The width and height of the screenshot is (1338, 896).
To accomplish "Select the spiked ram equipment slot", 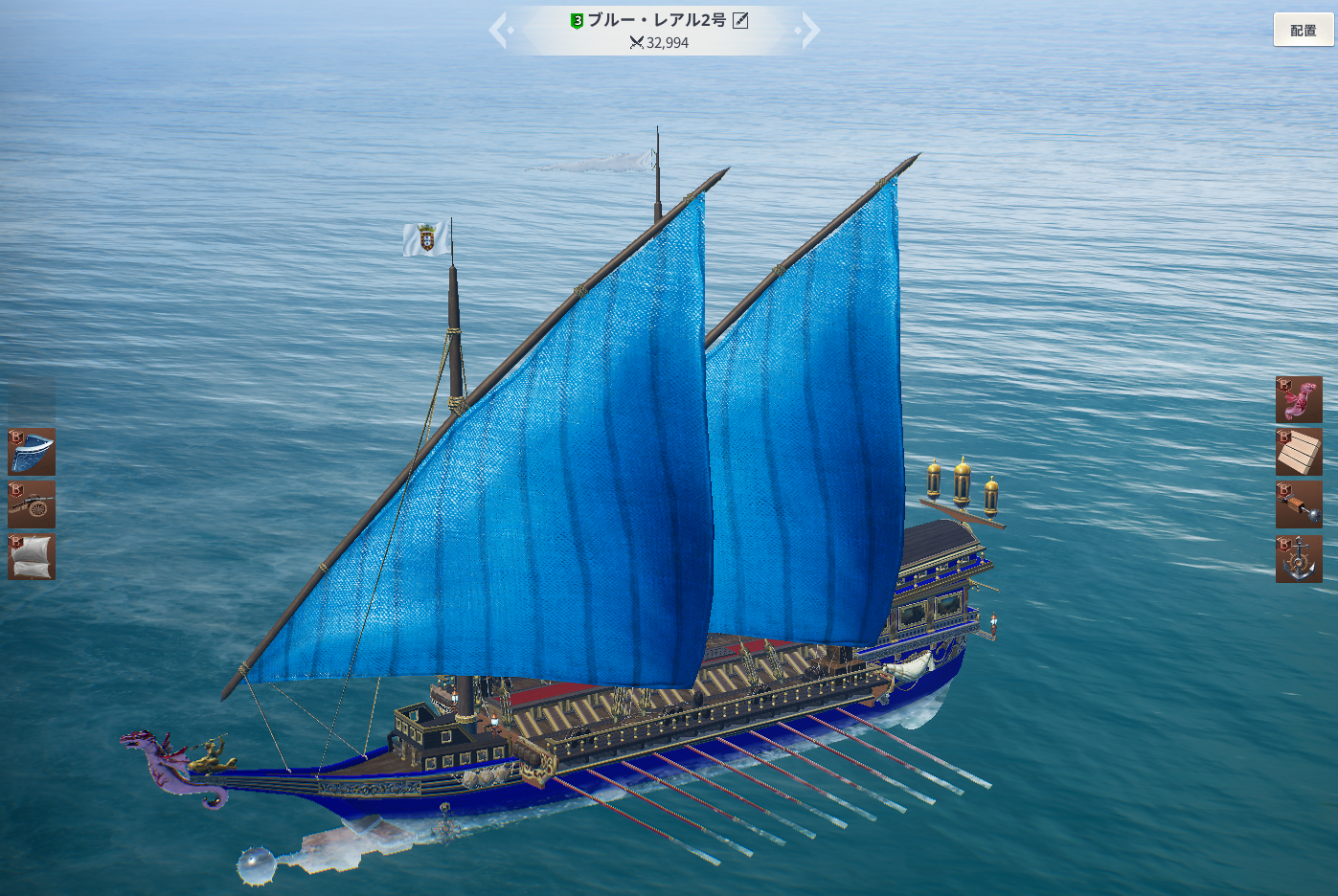I will click(x=1299, y=504).
